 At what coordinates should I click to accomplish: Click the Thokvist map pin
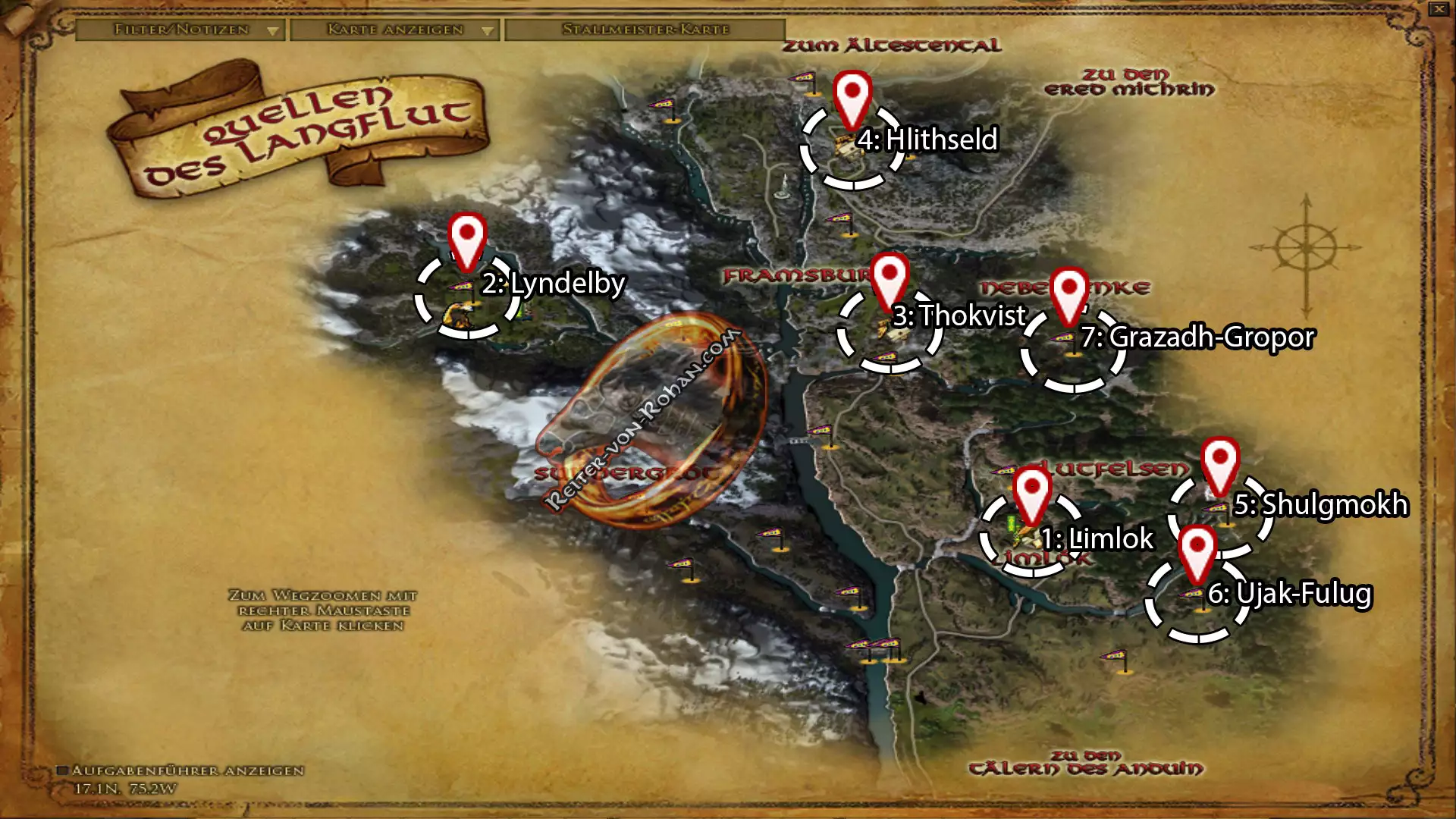[890, 279]
